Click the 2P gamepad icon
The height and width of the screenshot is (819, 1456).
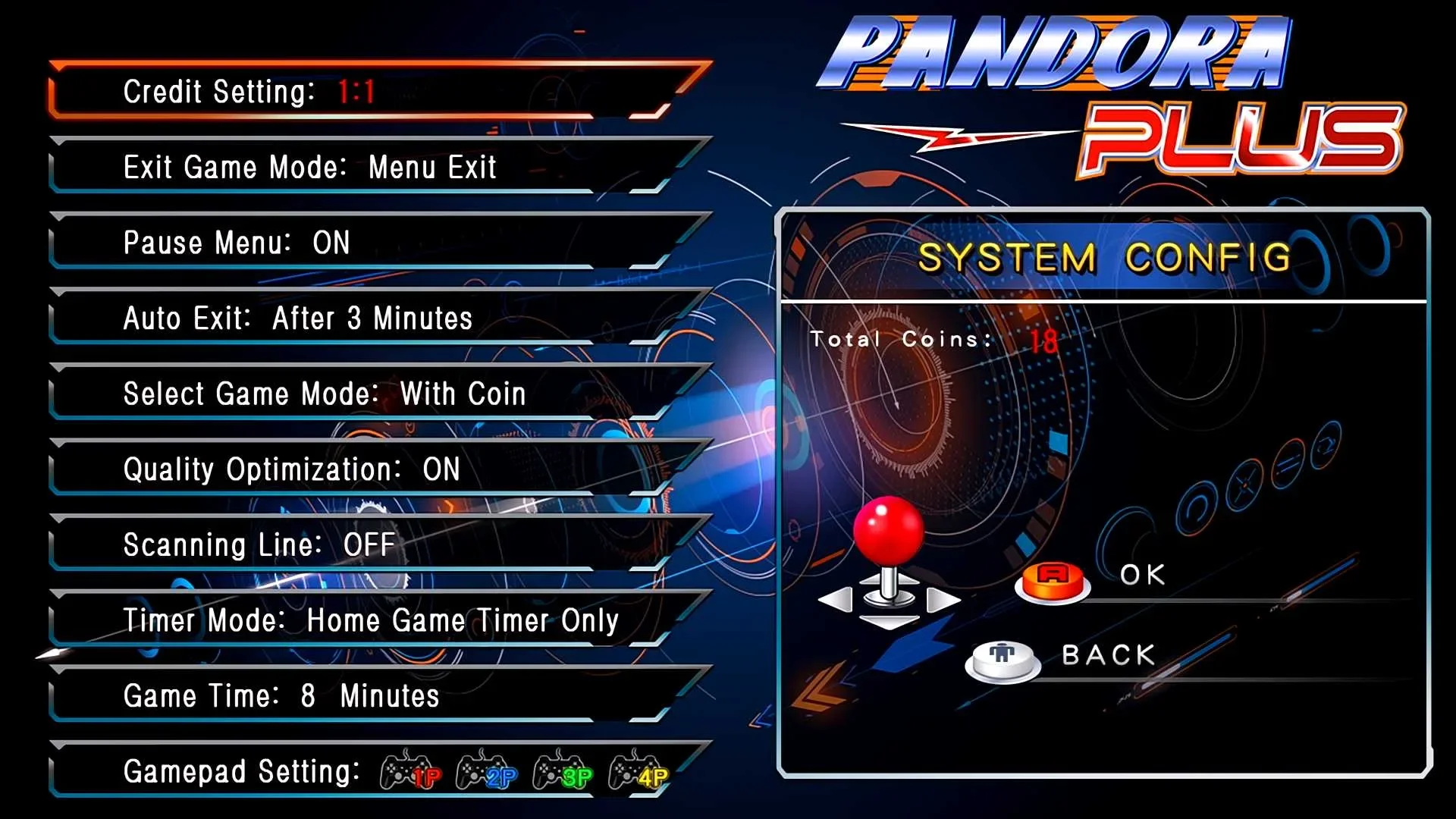pyautogui.click(x=486, y=771)
